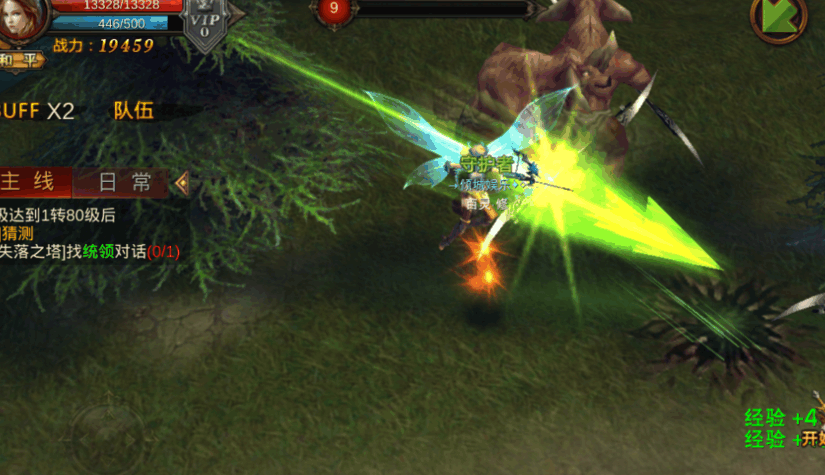This screenshot has height=475, width=825.
Task: Select the 主线 main quest tab
Action: point(35,182)
